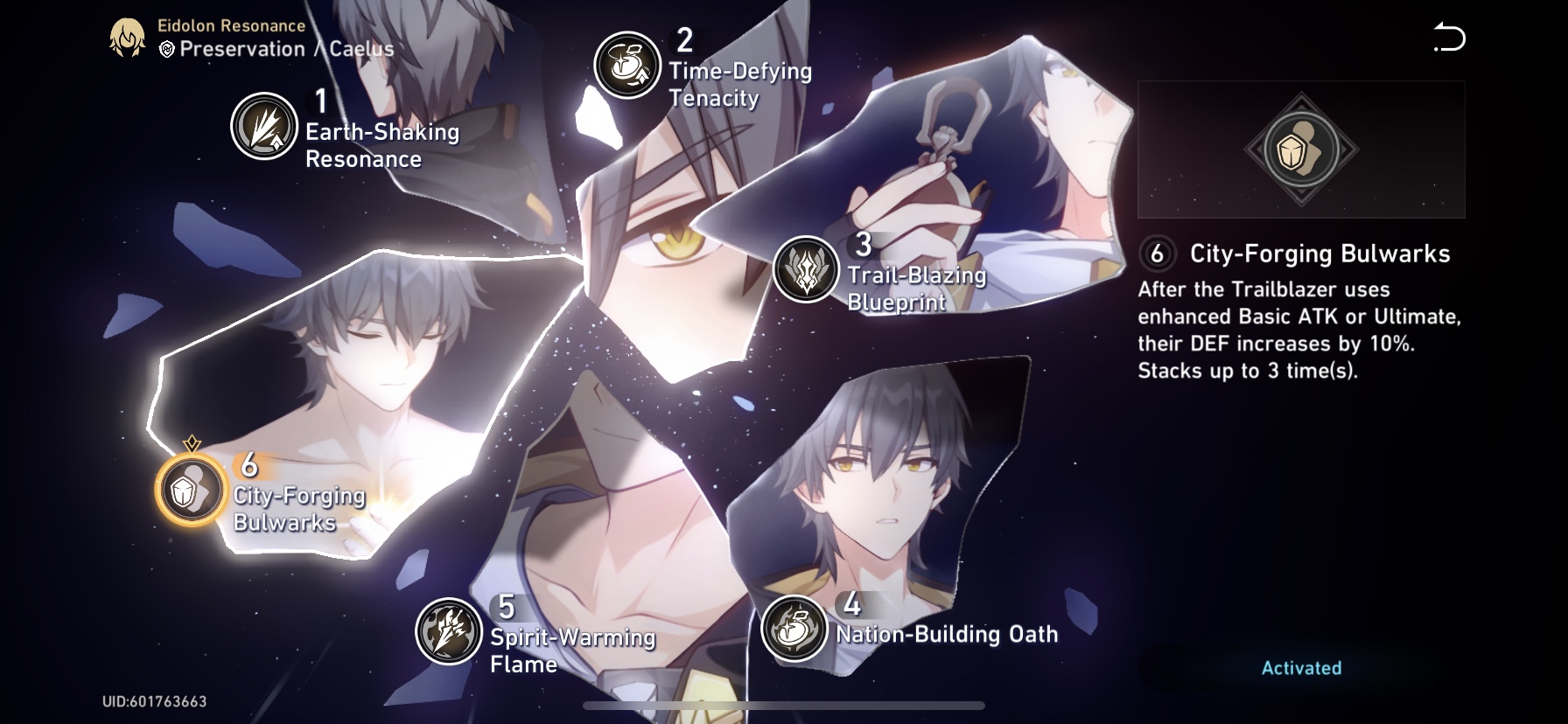1568x724 pixels.
Task: Click the Activated button
Action: coord(1301,666)
